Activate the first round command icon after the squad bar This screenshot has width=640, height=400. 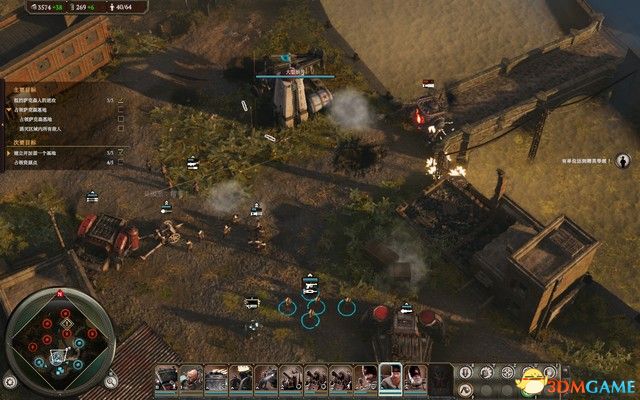coord(466,377)
